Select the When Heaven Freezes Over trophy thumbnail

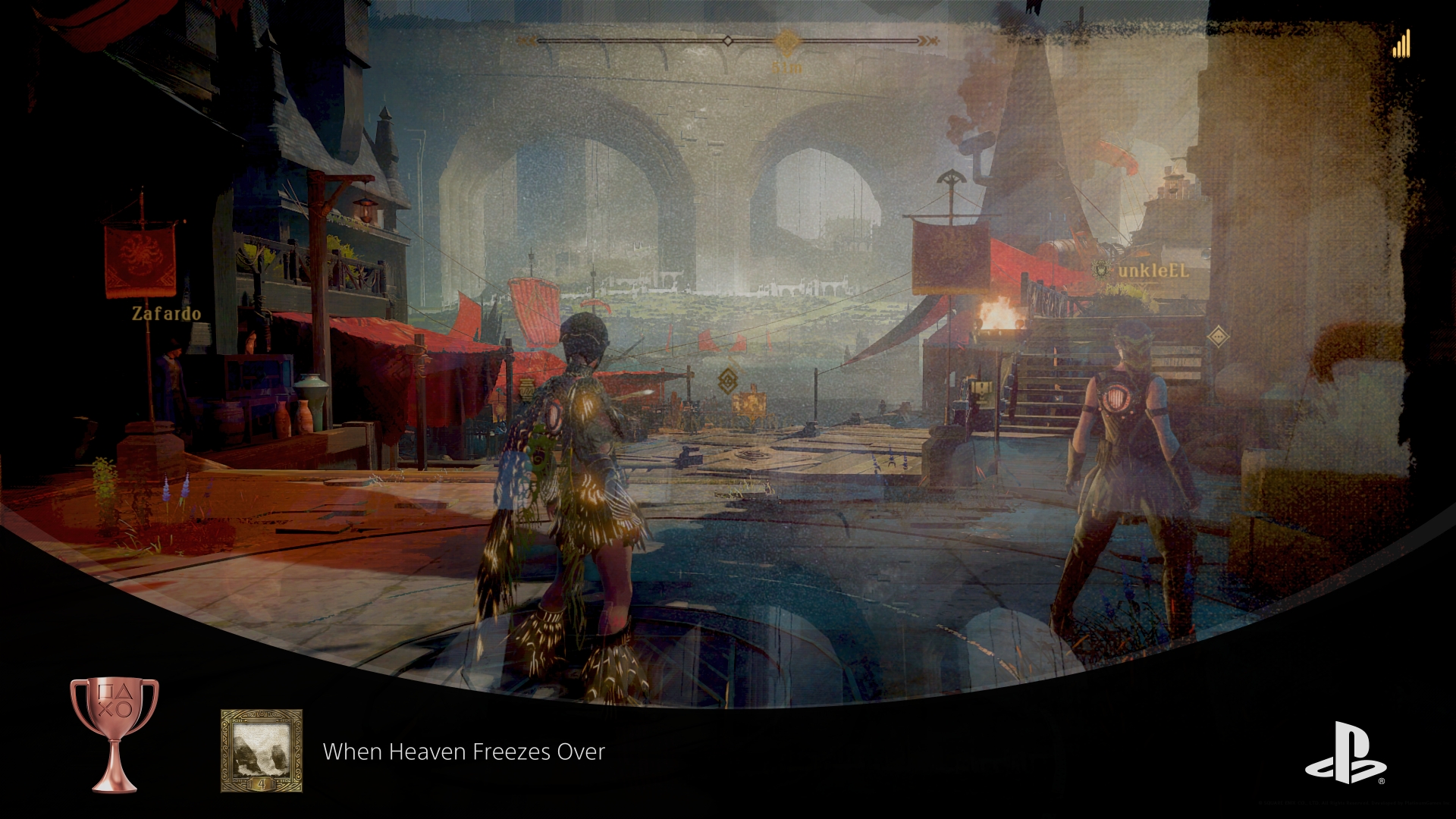[261, 751]
